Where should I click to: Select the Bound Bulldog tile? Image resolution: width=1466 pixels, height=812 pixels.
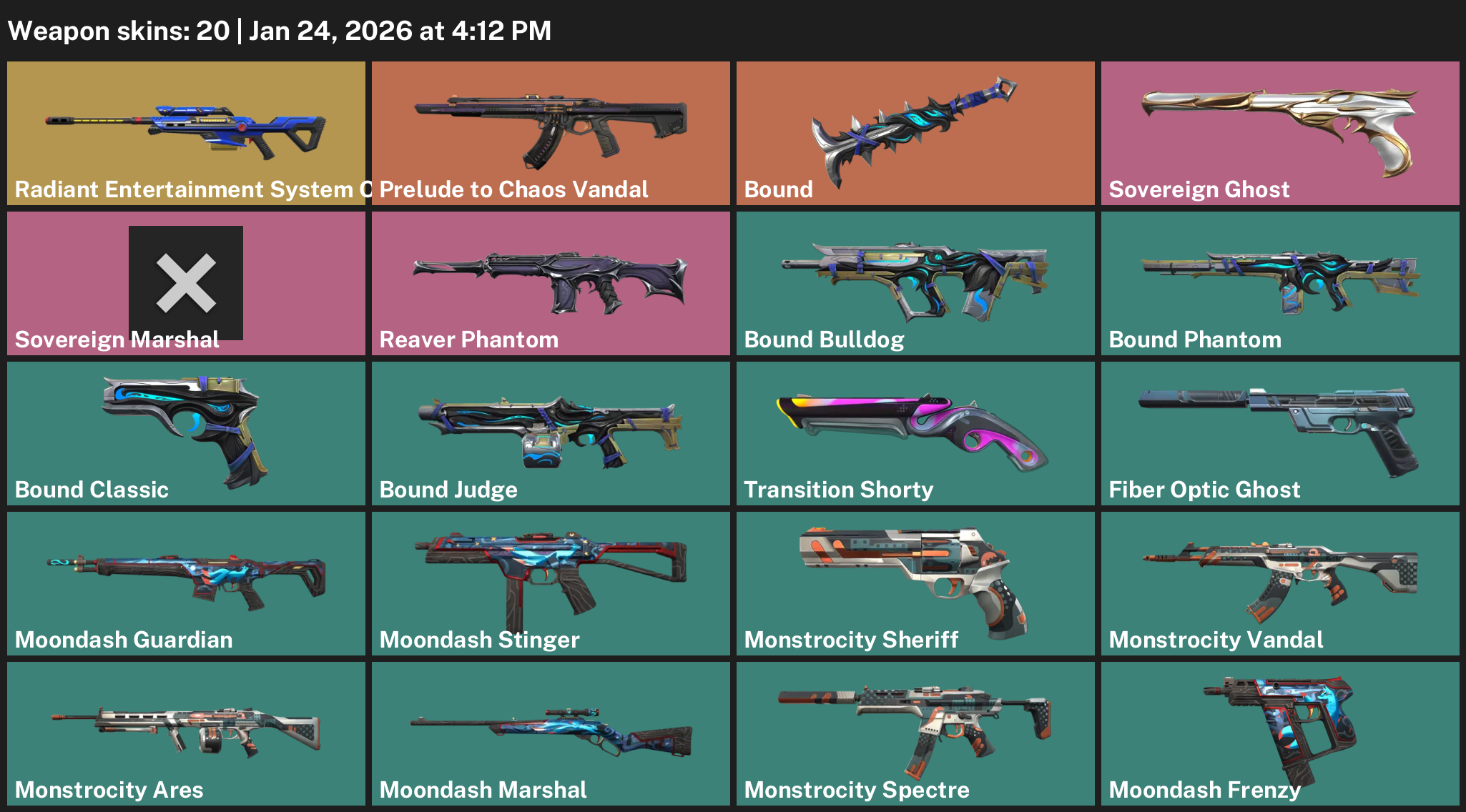pos(915,283)
